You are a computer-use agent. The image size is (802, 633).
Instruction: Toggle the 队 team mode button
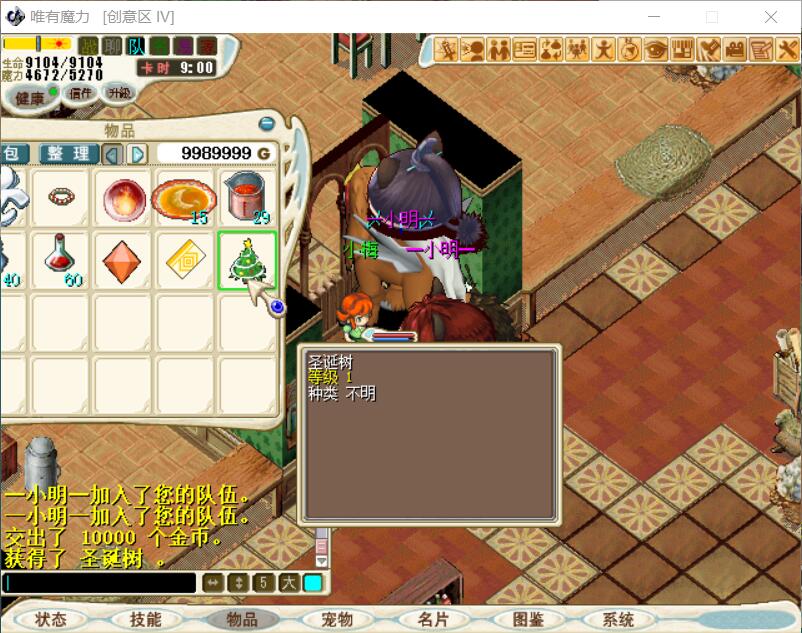136,45
